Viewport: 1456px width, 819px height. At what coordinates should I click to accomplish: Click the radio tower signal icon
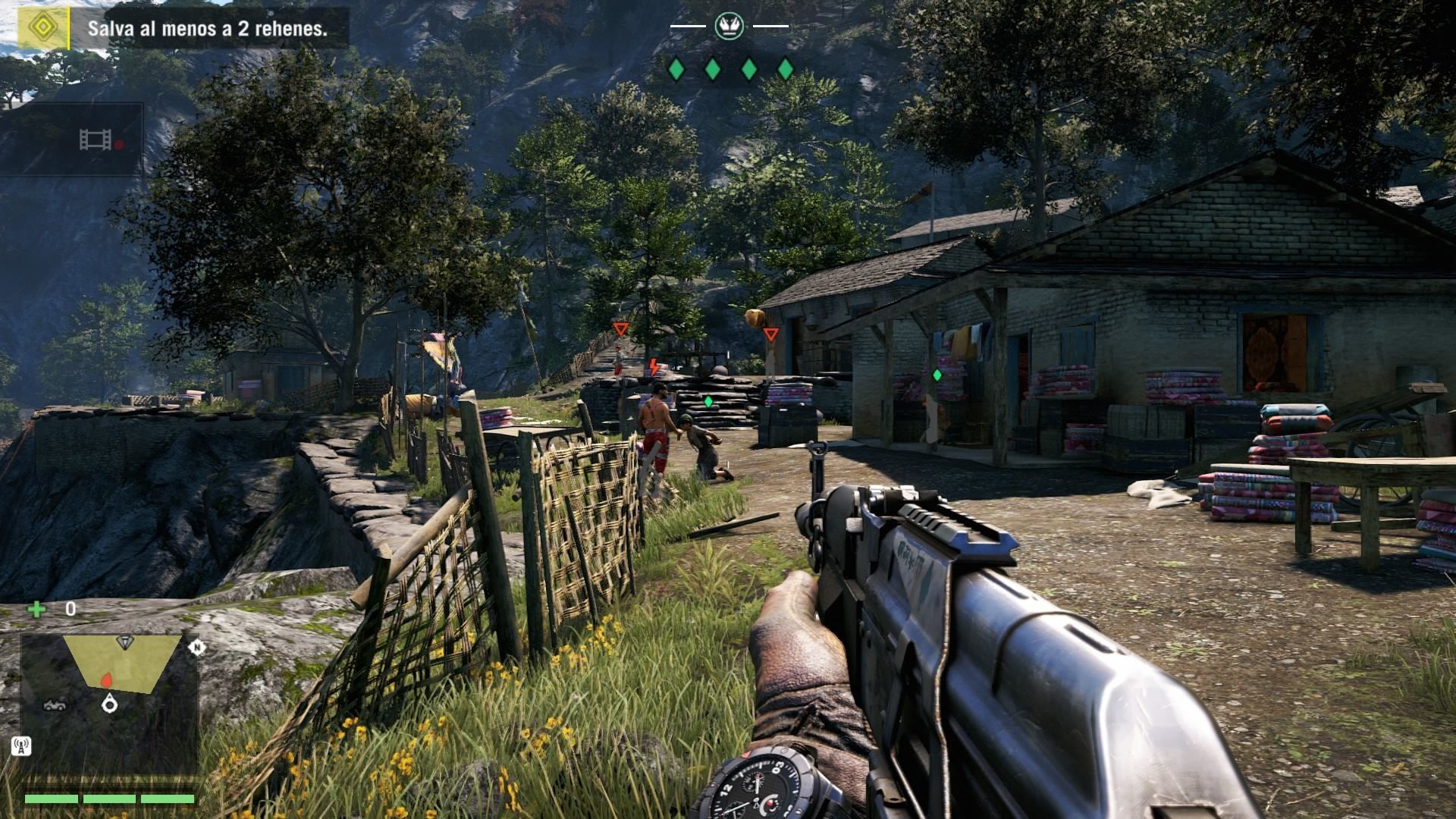click(21, 747)
